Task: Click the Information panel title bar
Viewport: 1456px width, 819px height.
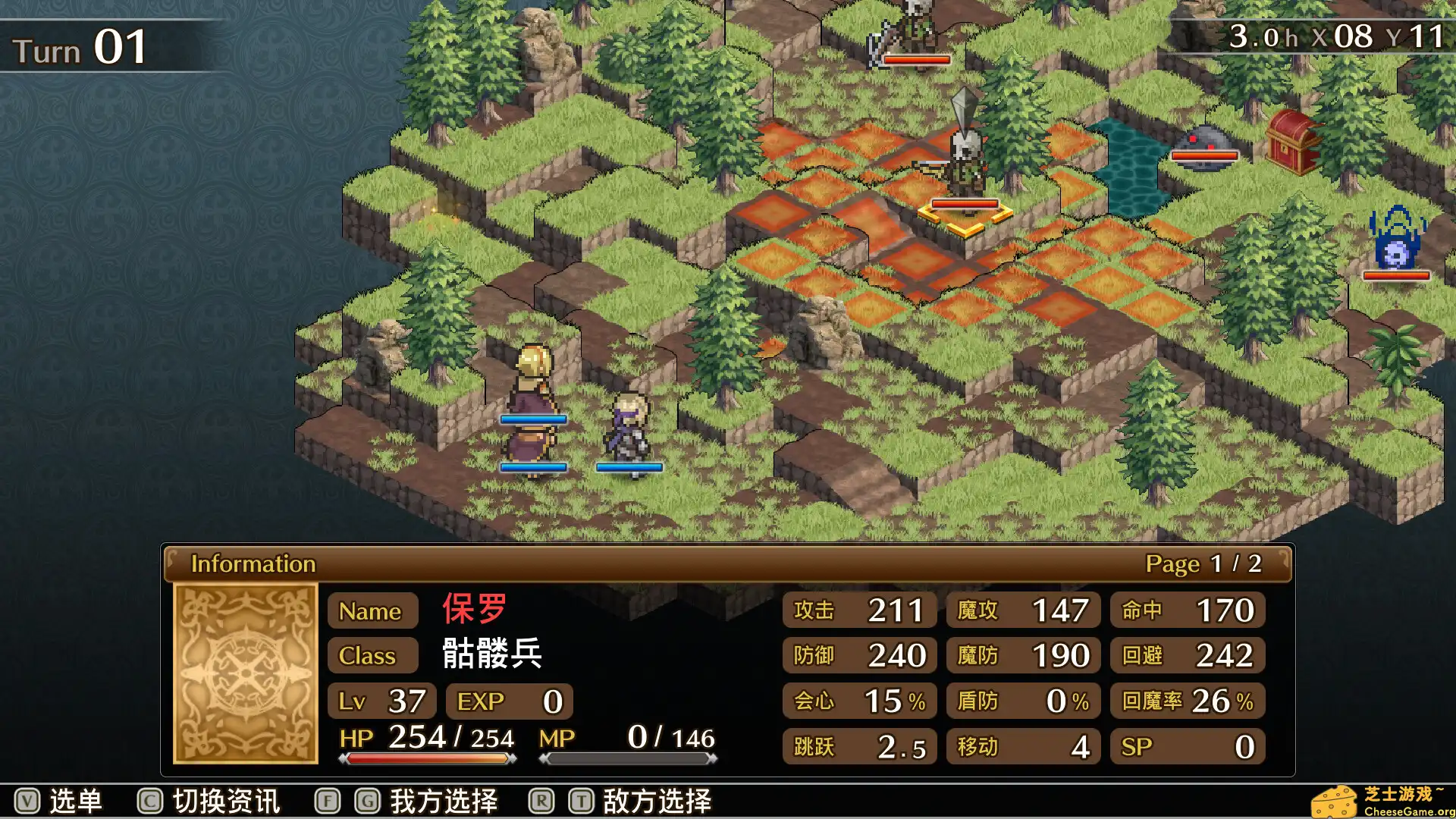Action: coord(255,563)
